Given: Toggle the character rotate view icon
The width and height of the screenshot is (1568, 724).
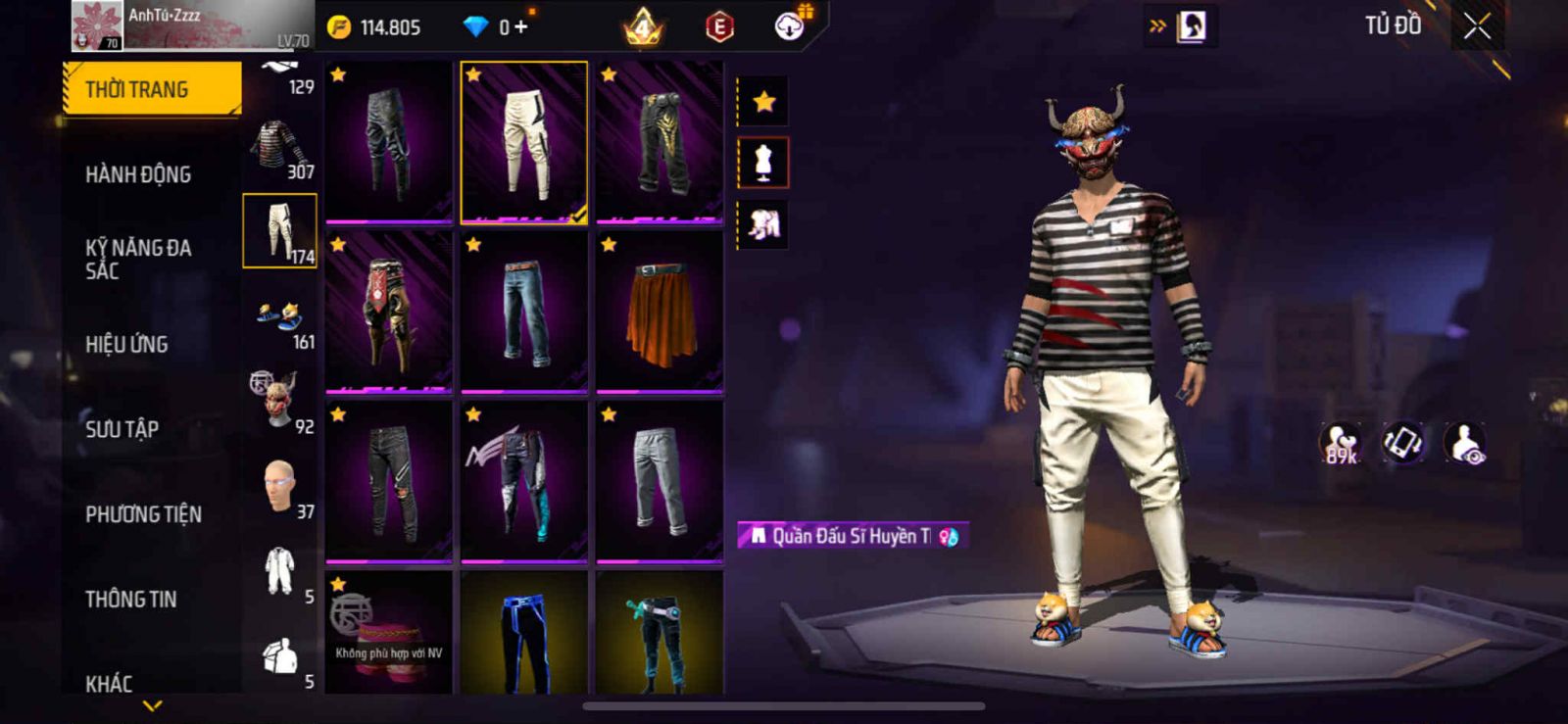Looking at the screenshot, I should [x=1403, y=442].
